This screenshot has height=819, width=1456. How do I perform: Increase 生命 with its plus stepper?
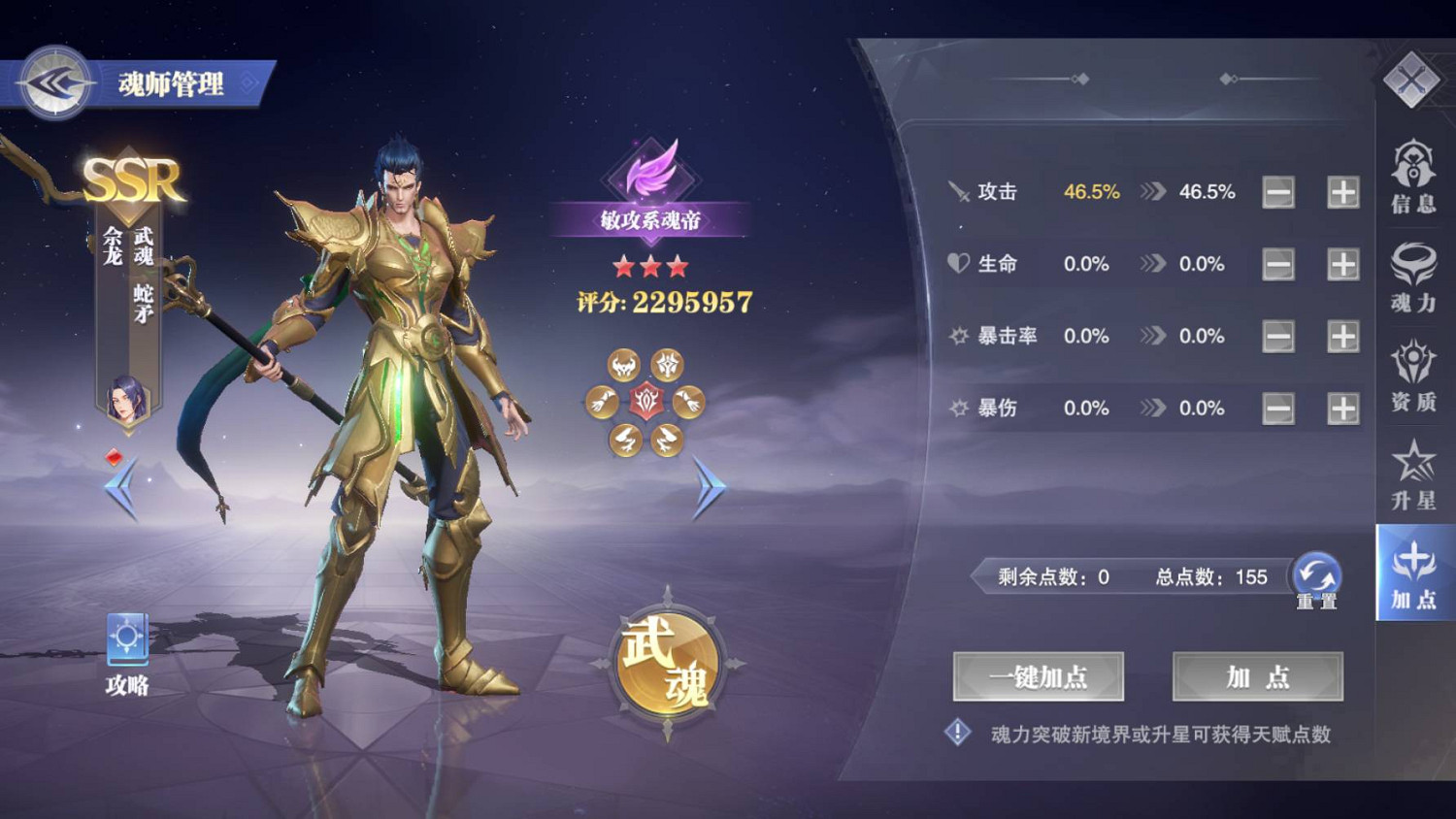coord(1340,263)
